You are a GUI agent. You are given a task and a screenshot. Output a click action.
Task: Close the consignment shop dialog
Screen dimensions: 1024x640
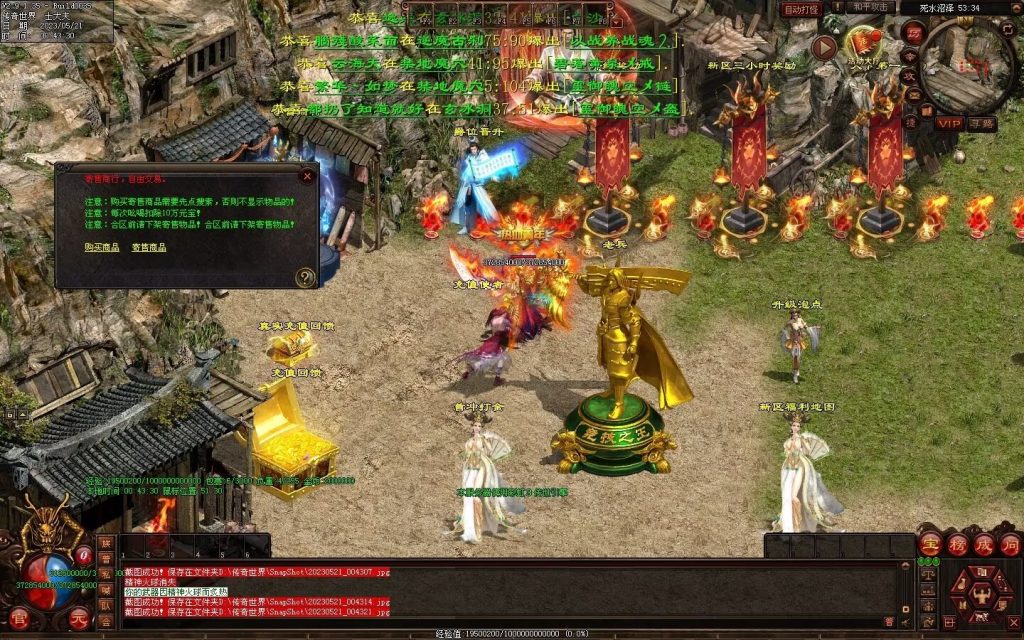pos(307,176)
